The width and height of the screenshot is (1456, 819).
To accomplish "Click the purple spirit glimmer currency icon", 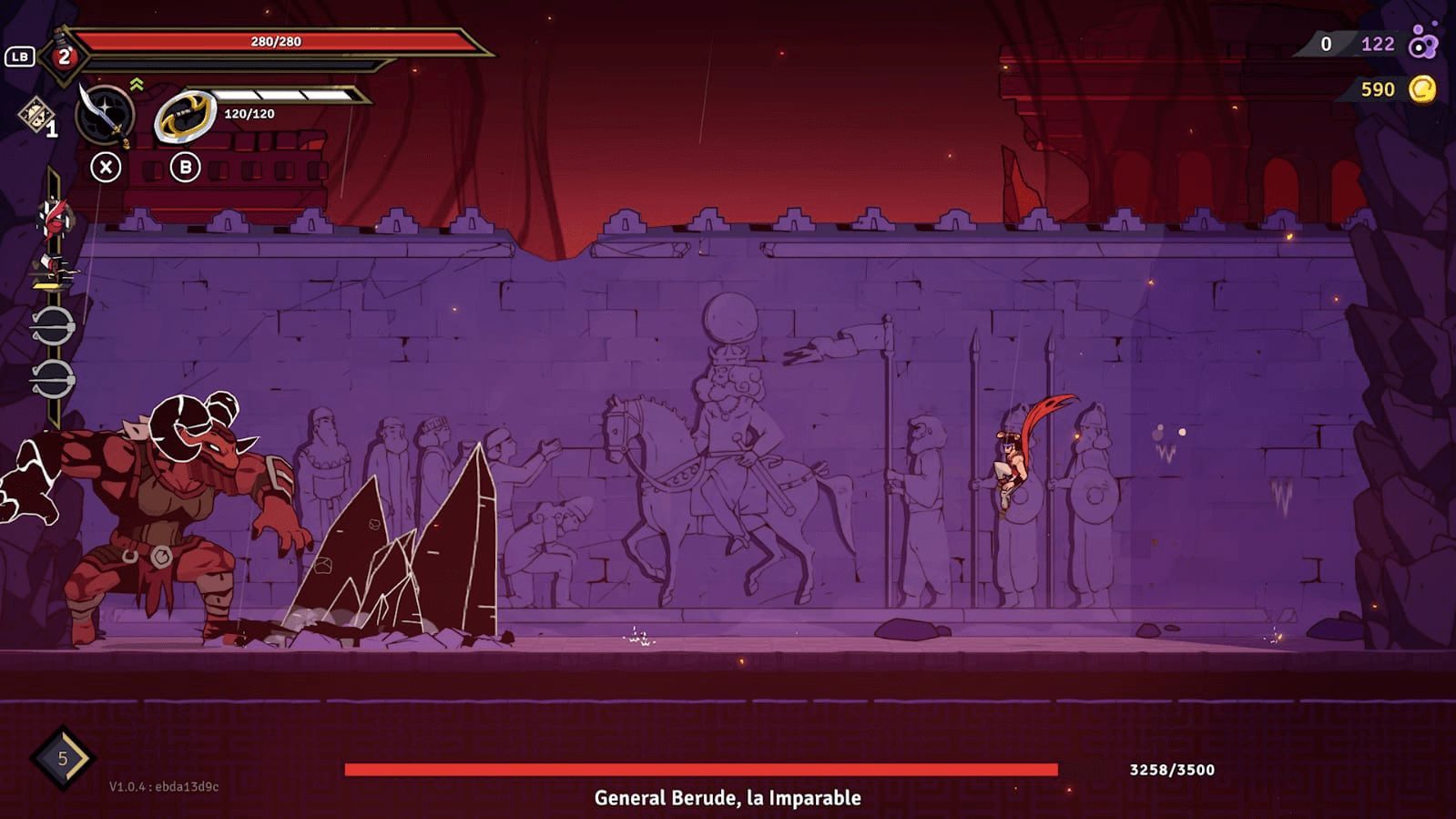I will pyautogui.click(x=1422, y=43).
